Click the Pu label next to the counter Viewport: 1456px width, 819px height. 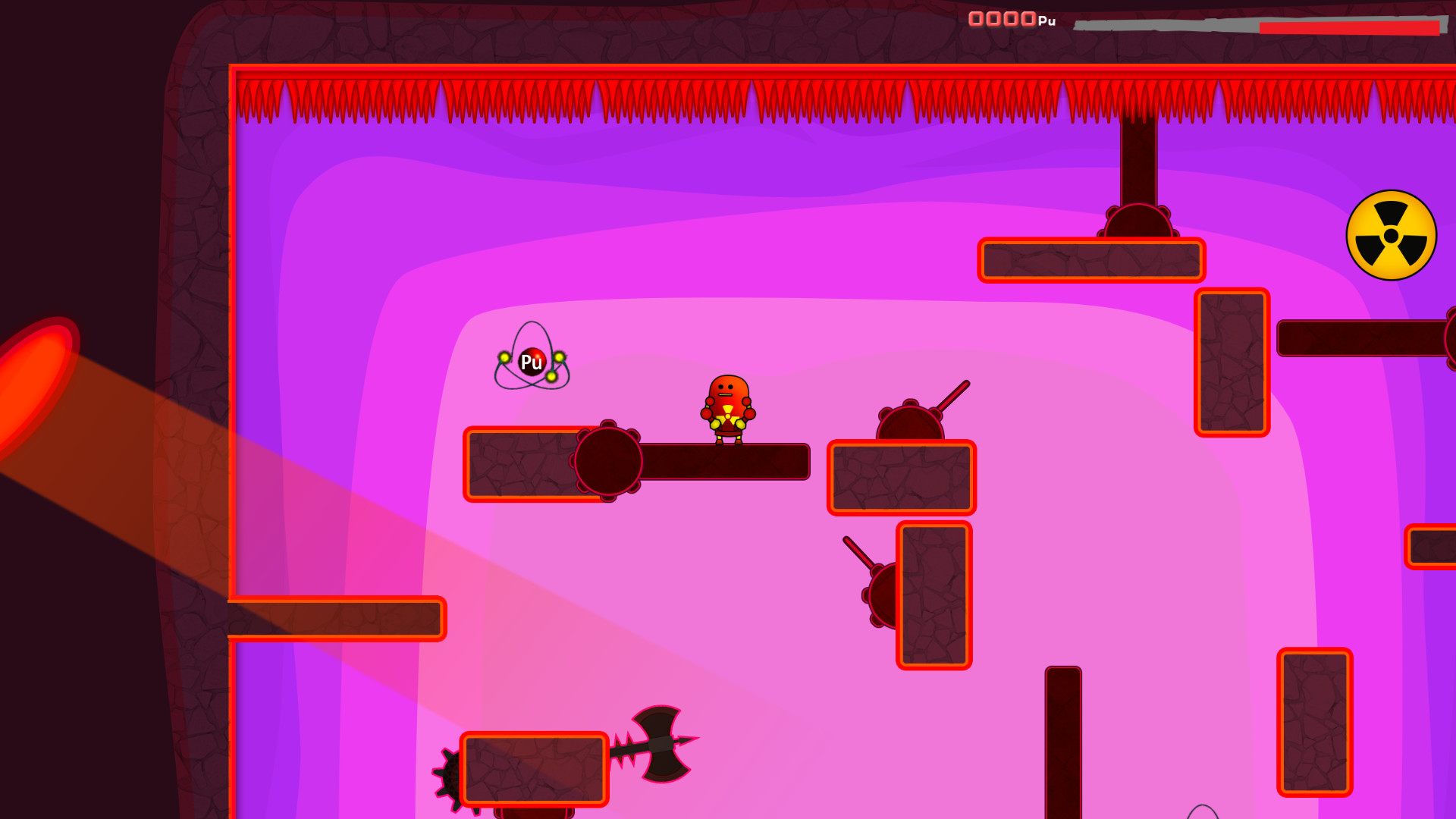(1047, 20)
